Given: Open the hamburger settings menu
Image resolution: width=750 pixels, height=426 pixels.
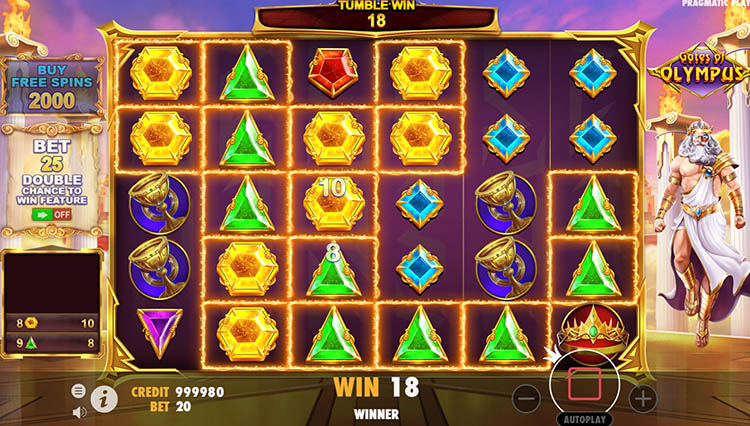Looking at the screenshot, I should click(x=79, y=391).
